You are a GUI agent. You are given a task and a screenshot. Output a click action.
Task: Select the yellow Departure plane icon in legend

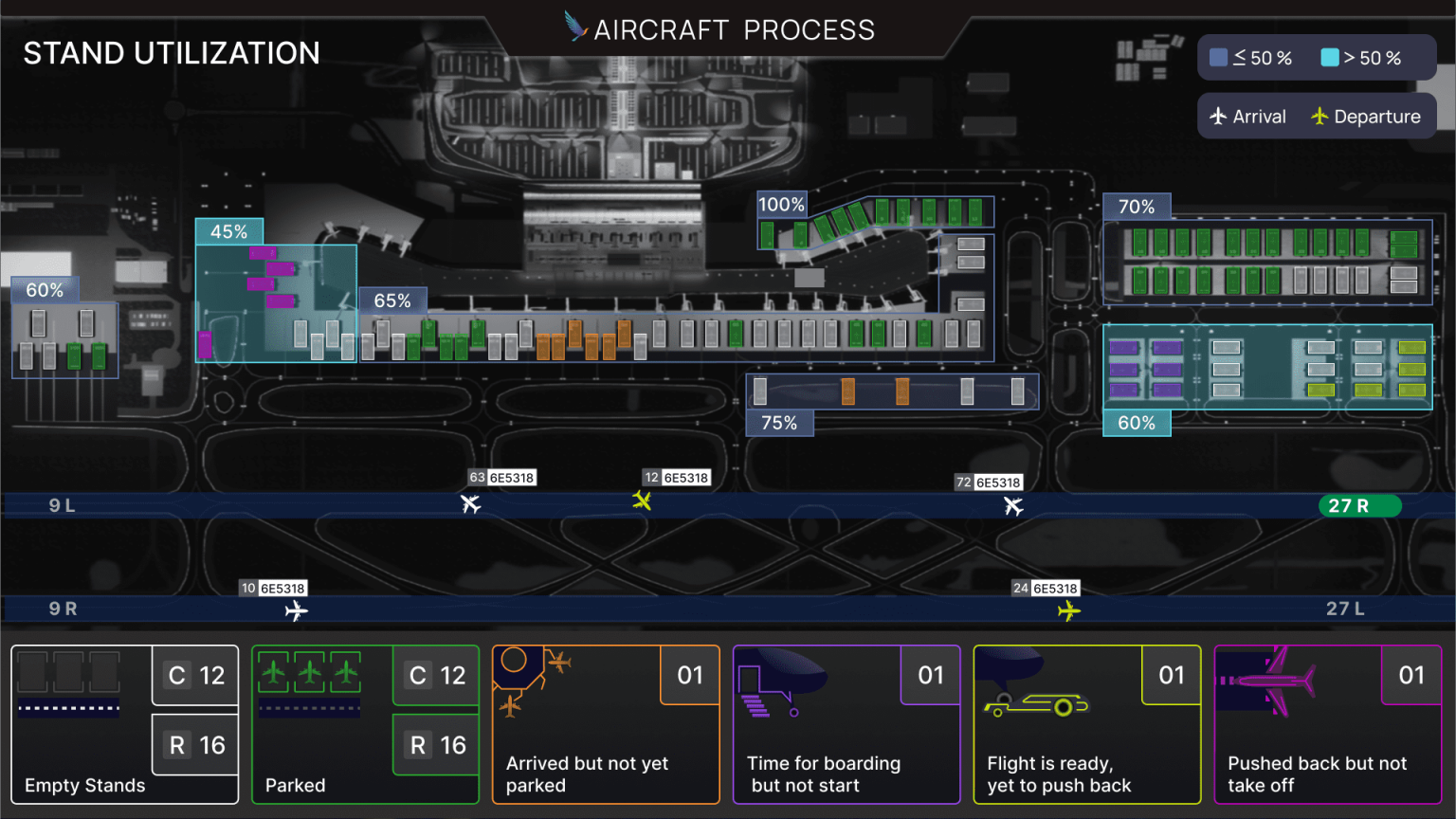(1320, 116)
